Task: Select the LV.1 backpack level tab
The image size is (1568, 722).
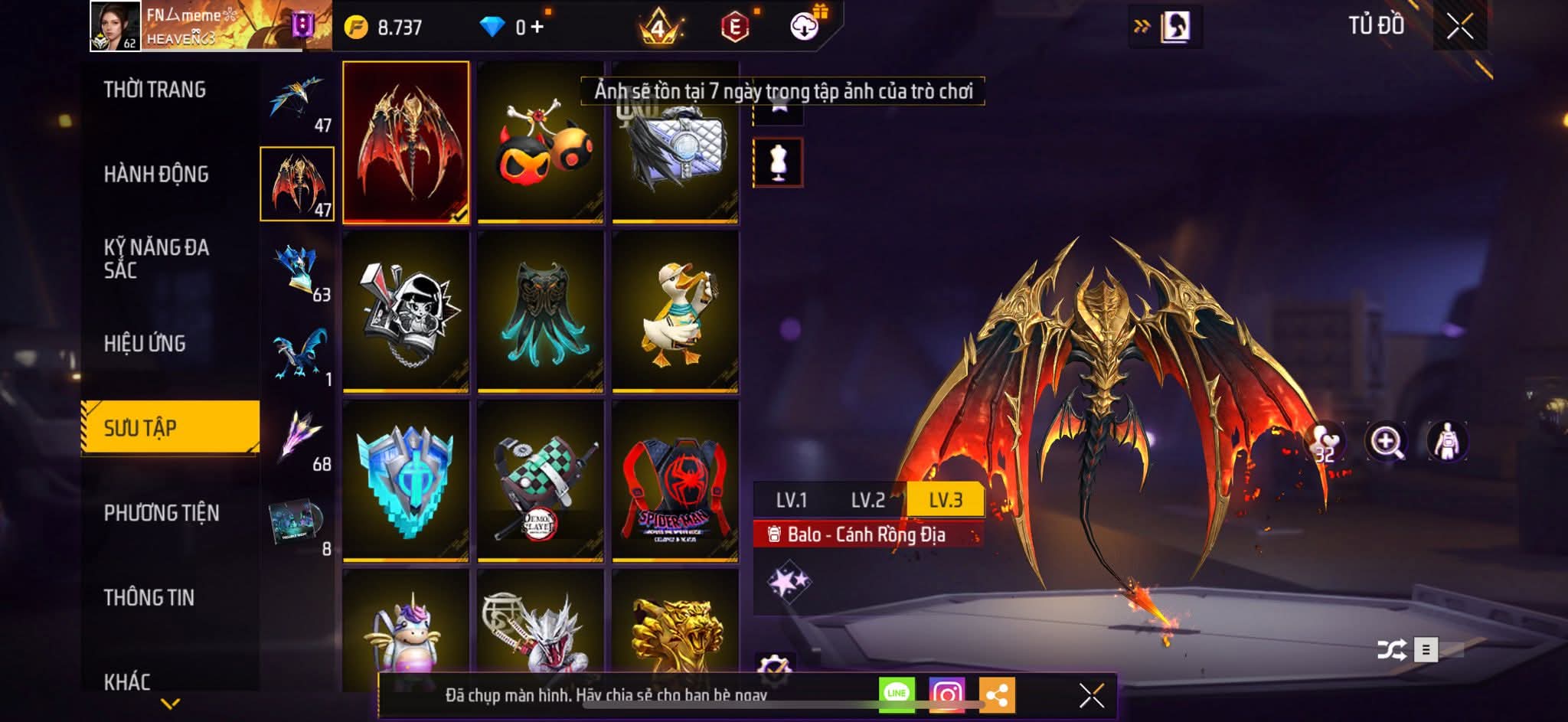Action: 791,500
